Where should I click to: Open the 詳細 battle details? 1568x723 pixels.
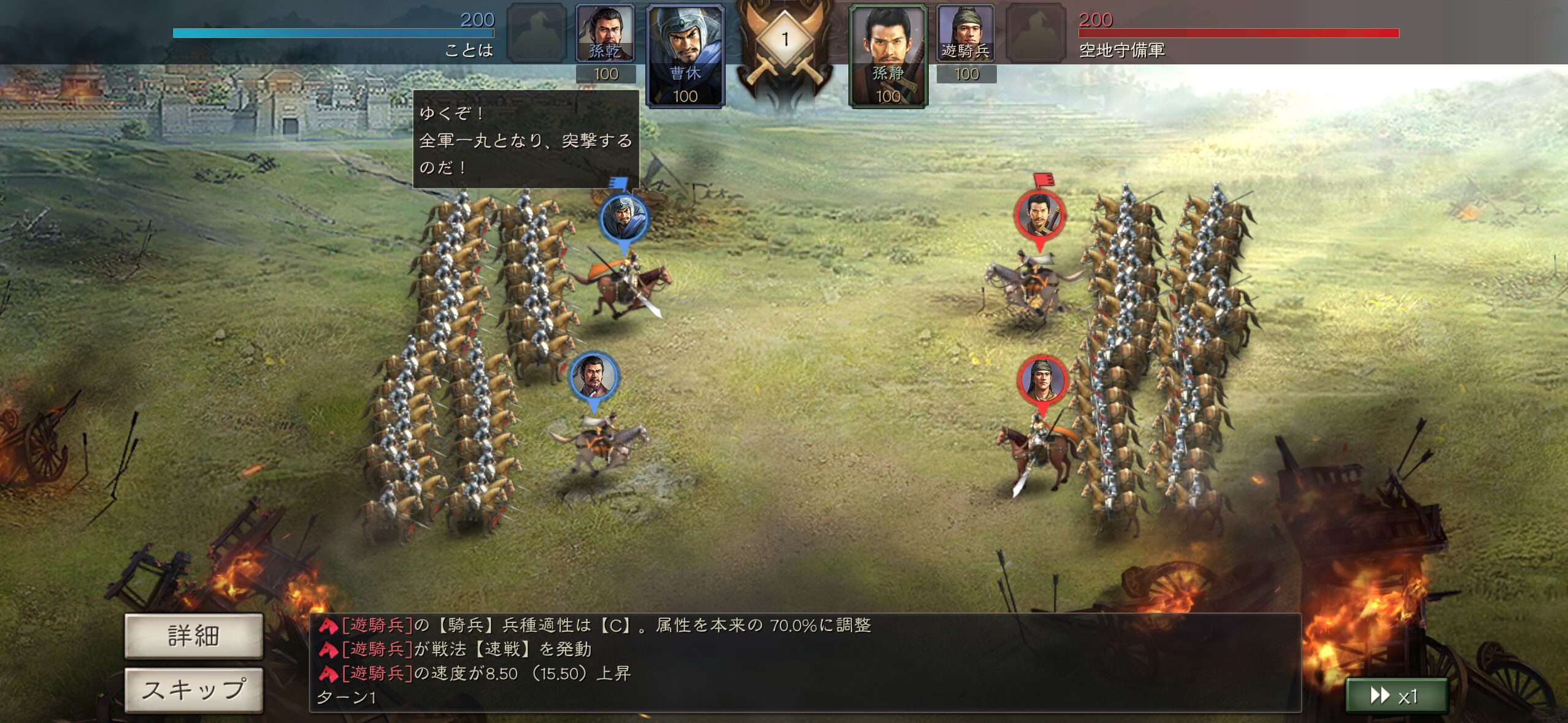(x=193, y=635)
